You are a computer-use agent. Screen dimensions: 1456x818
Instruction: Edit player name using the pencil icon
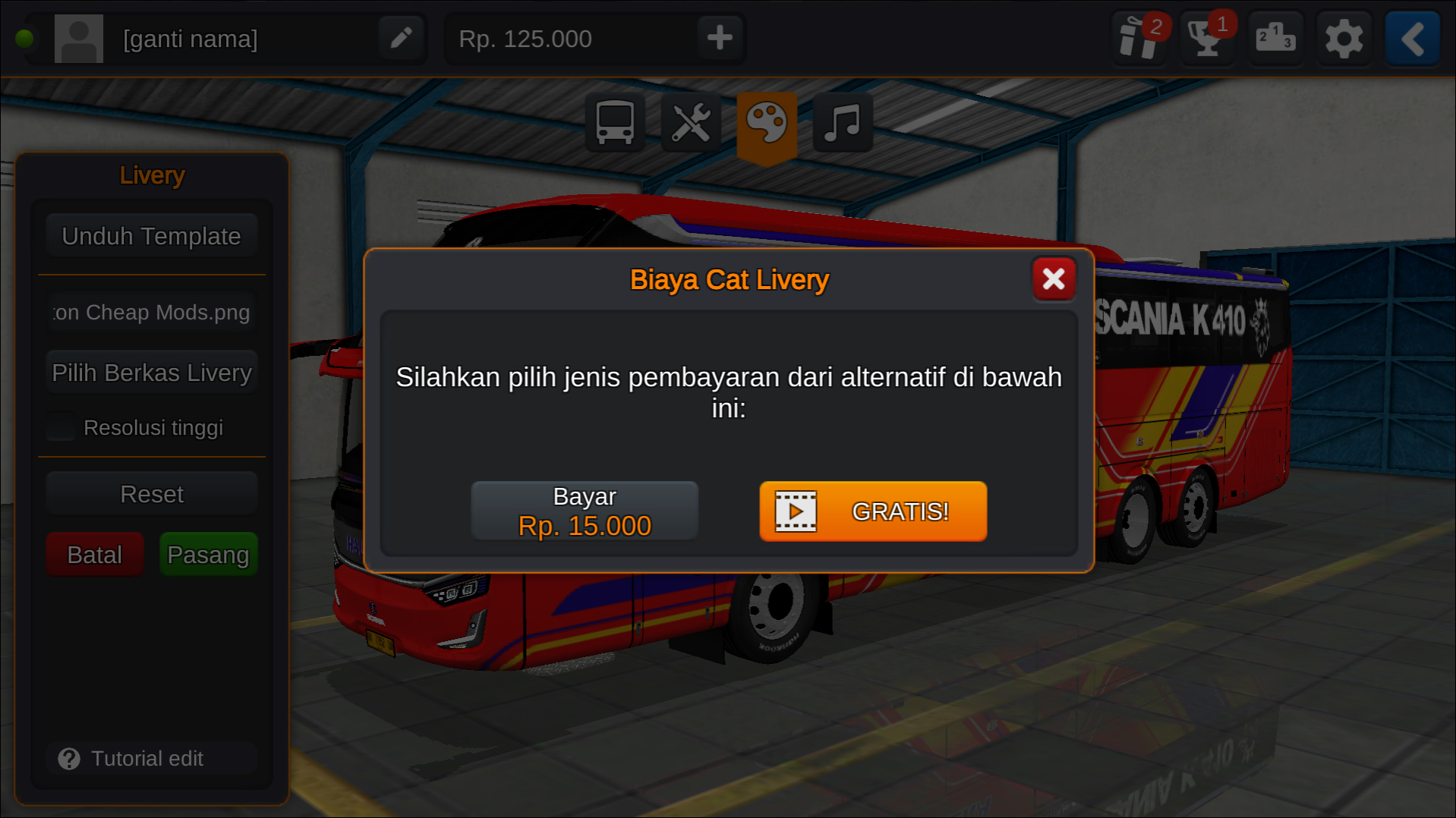pyautogui.click(x=401, y=38)
